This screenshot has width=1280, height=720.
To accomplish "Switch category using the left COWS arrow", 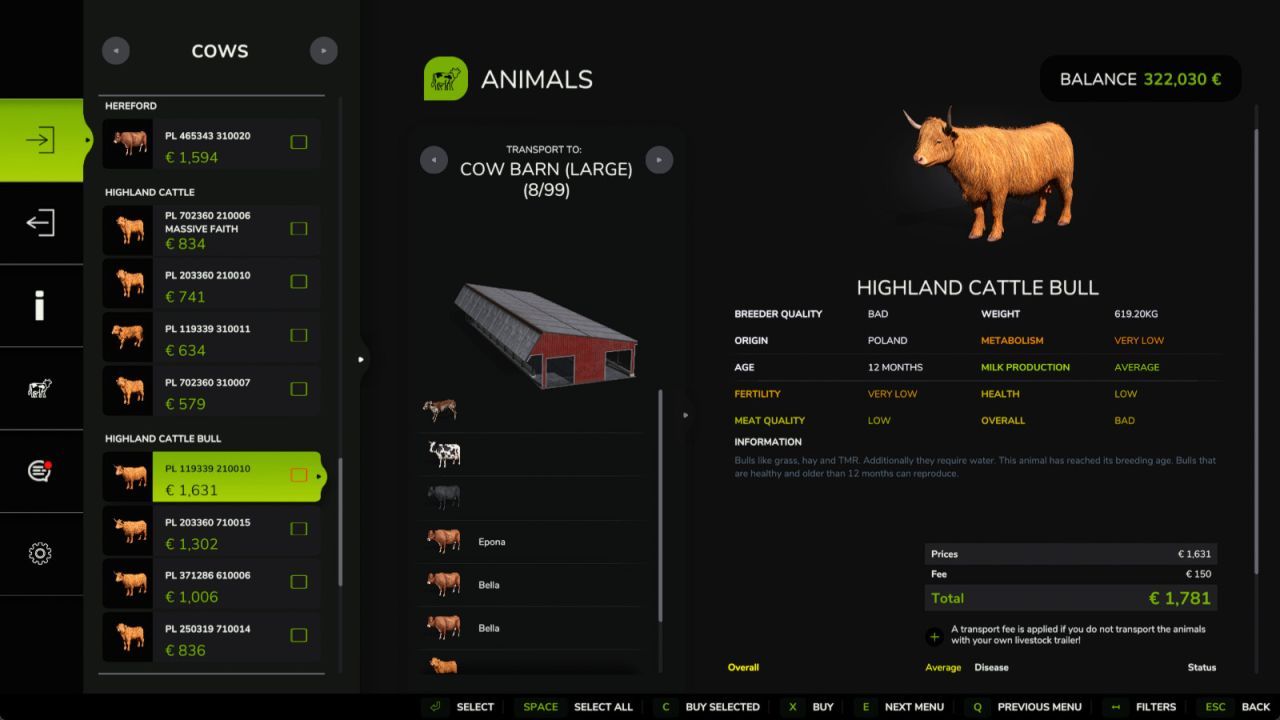I will click(x=115, y=50).
